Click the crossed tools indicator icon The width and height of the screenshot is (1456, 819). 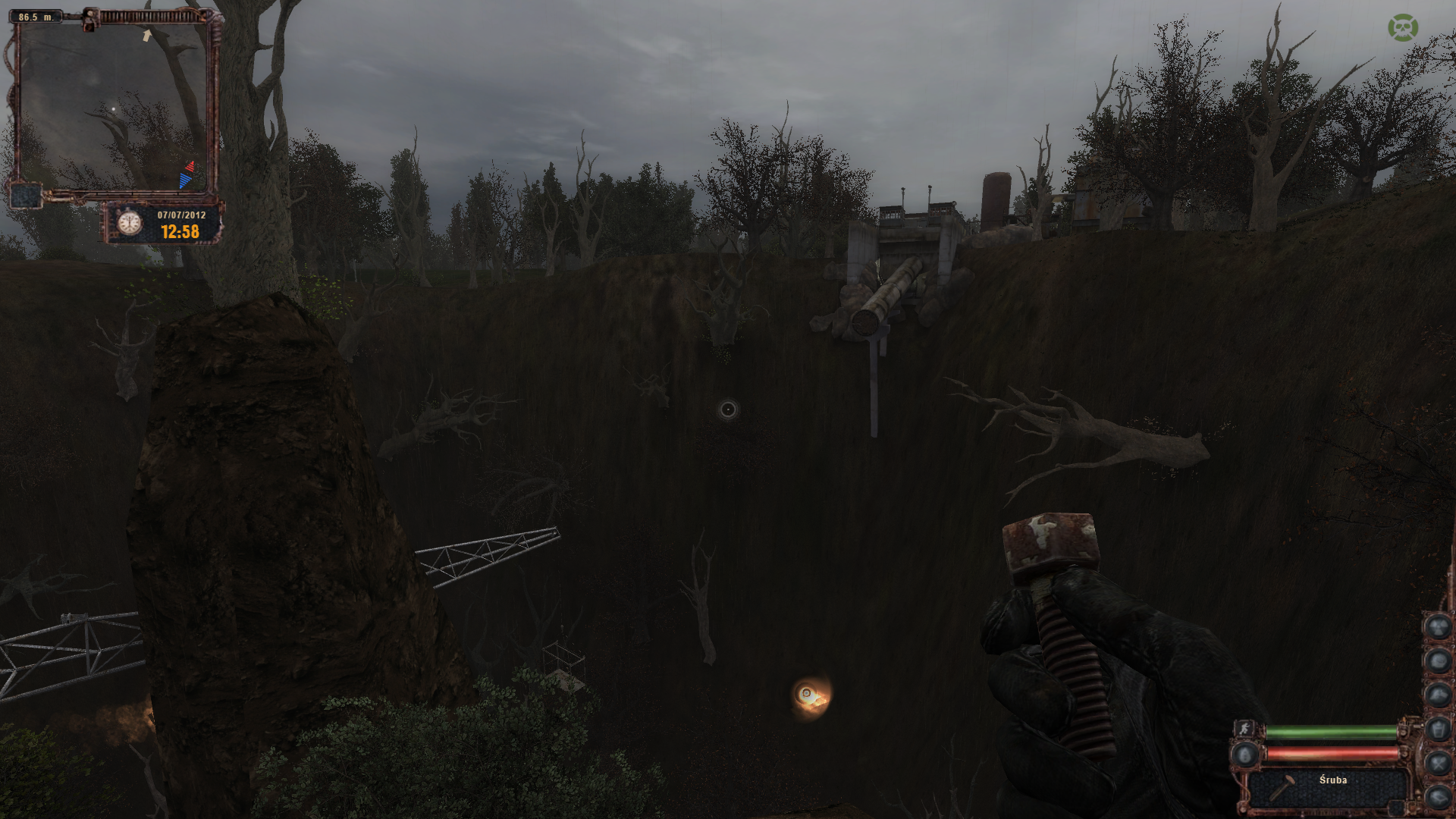click(x=1439, y=762)
